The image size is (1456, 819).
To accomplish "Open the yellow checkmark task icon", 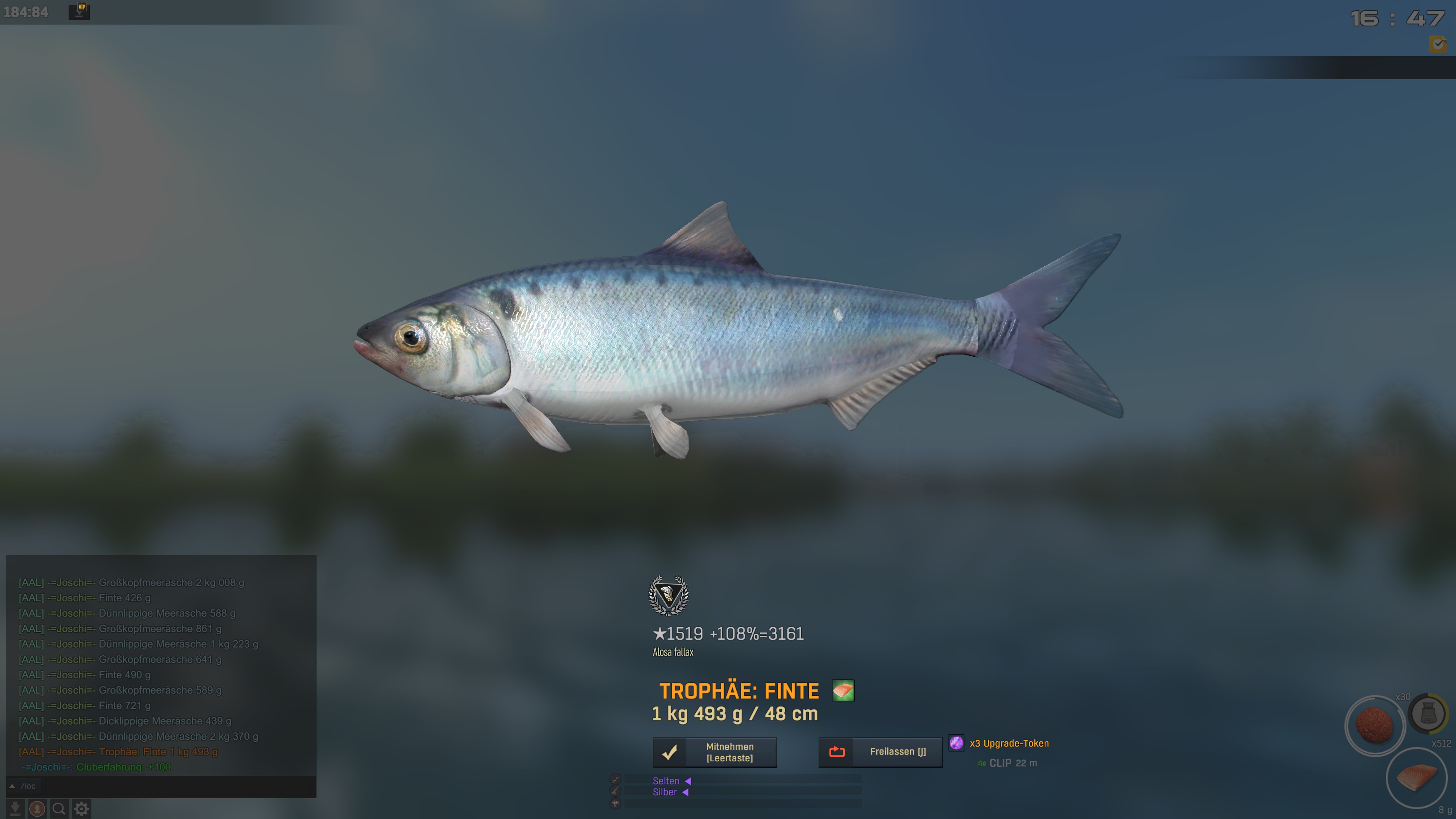I will [1438, 44].
